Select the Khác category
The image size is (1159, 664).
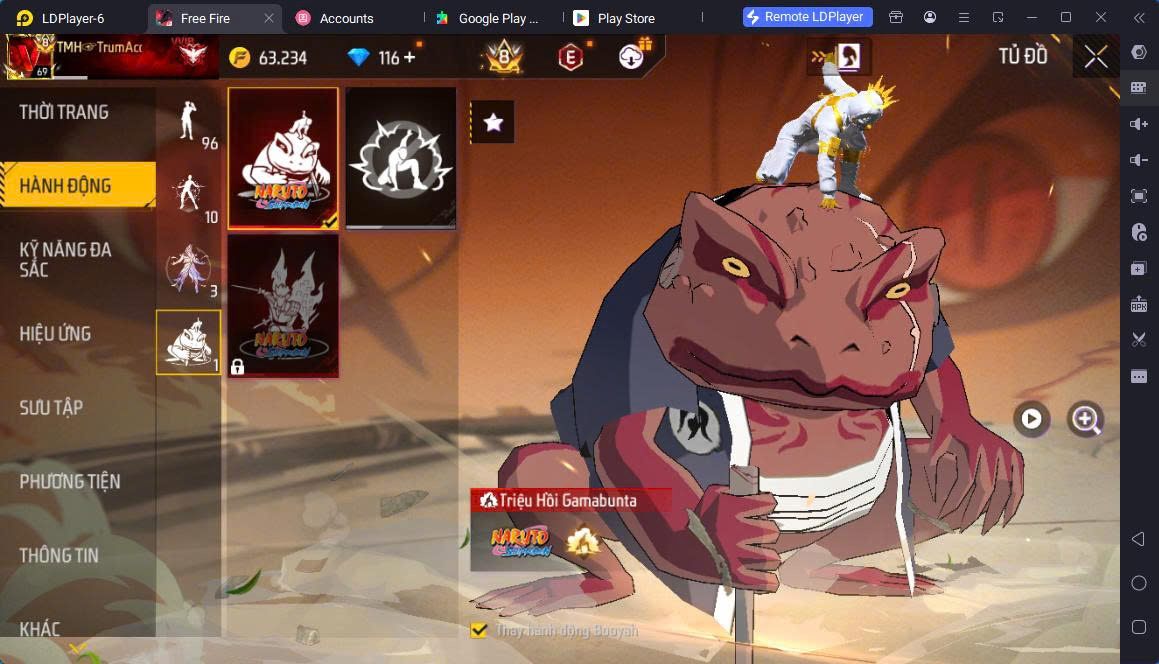[40, 629]
